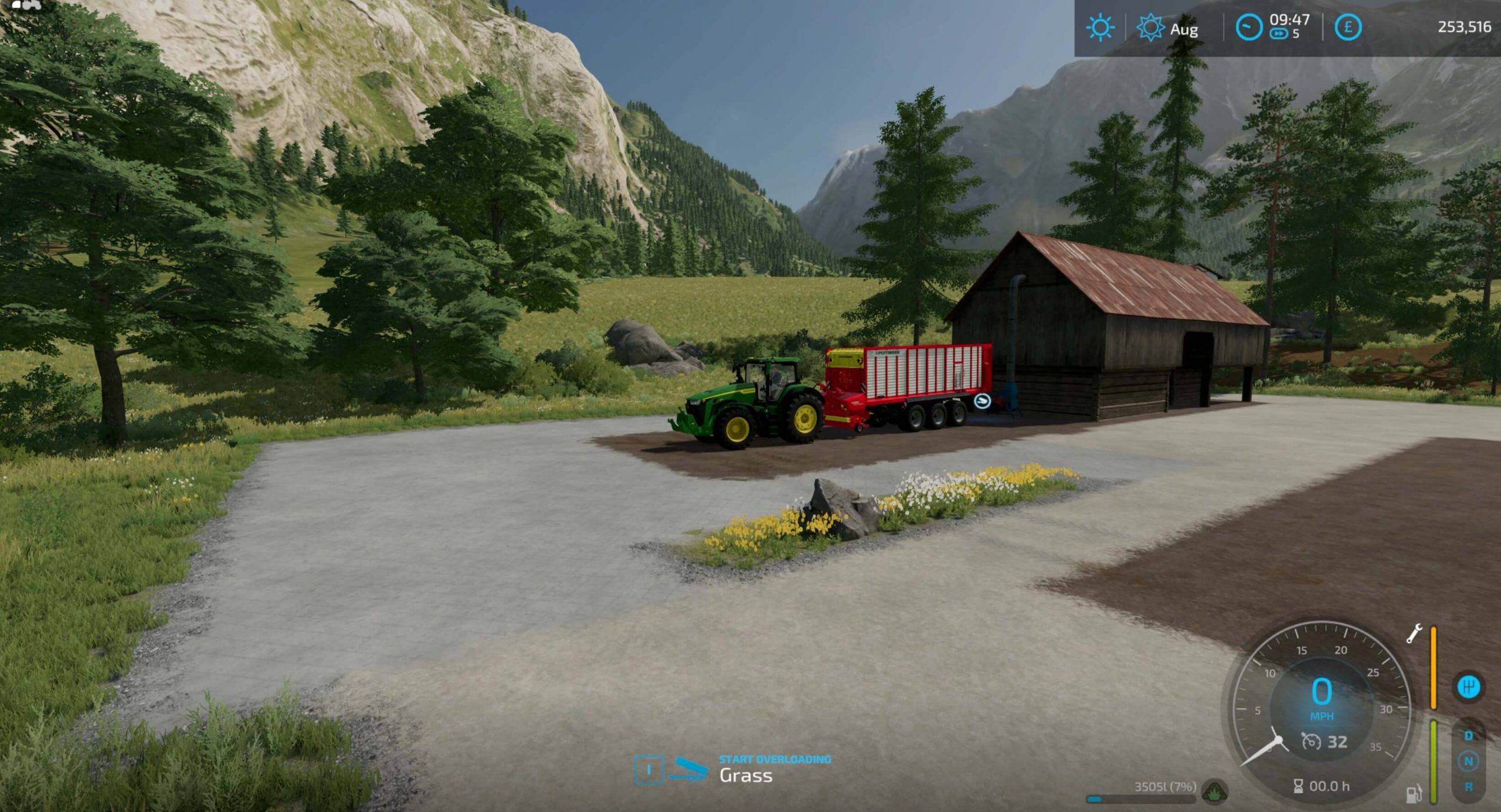Open finances via the pound coin icon
The width and height of the screenshot is (1501, 812).
(x=1347, y=28)
